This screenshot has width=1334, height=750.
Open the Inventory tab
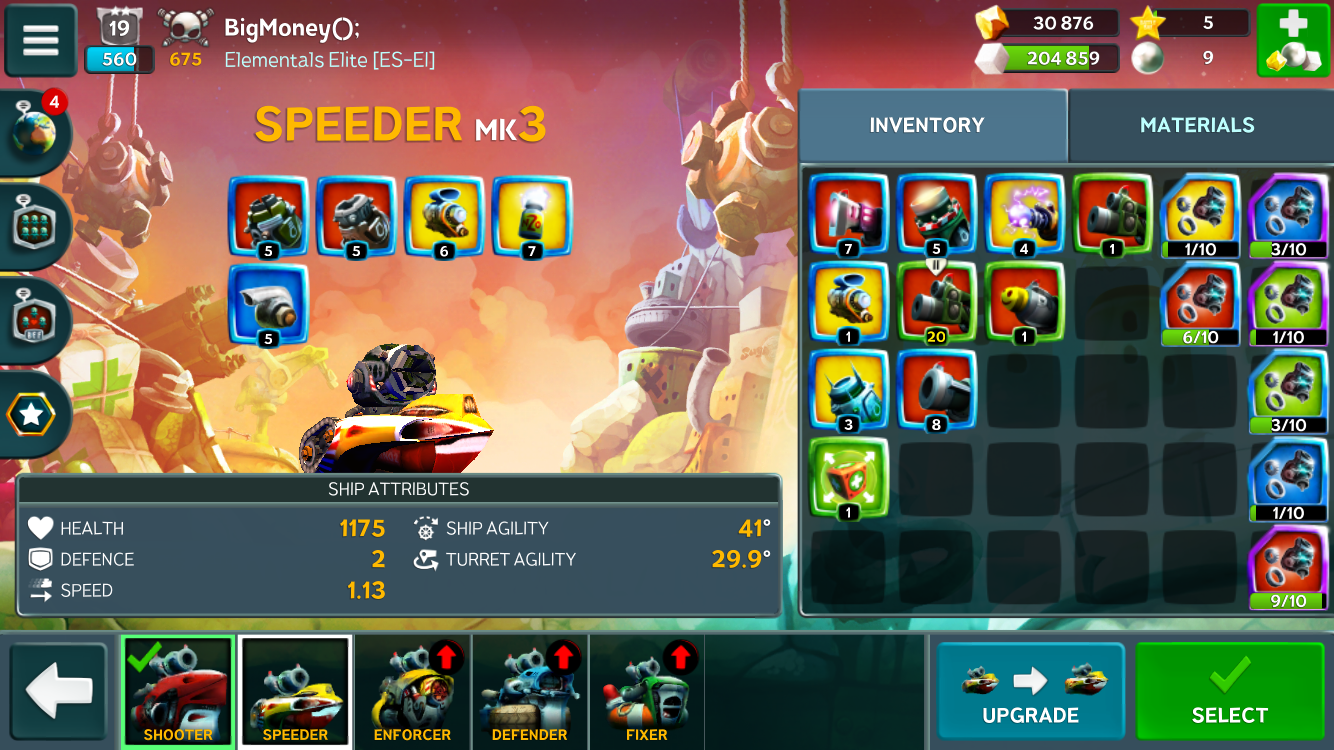[x=926, y=125]
